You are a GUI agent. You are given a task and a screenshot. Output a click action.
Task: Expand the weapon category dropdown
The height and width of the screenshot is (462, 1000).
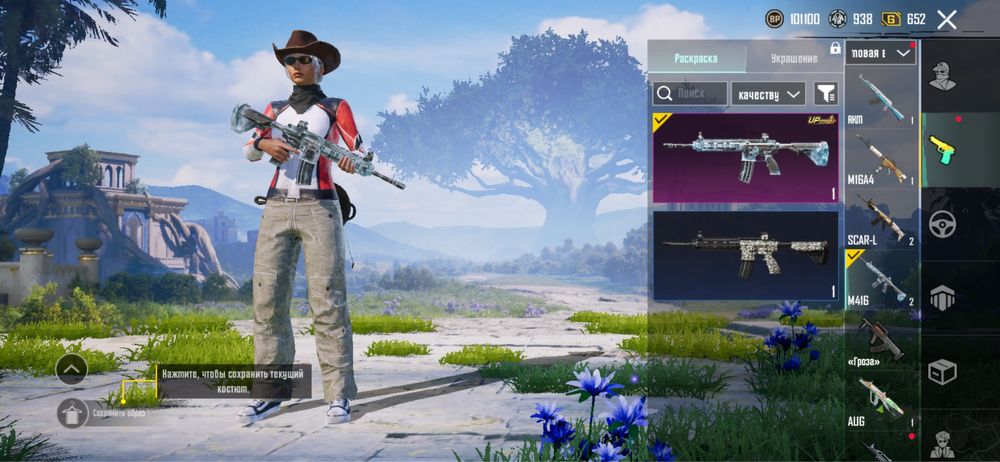tap(881, 53)
